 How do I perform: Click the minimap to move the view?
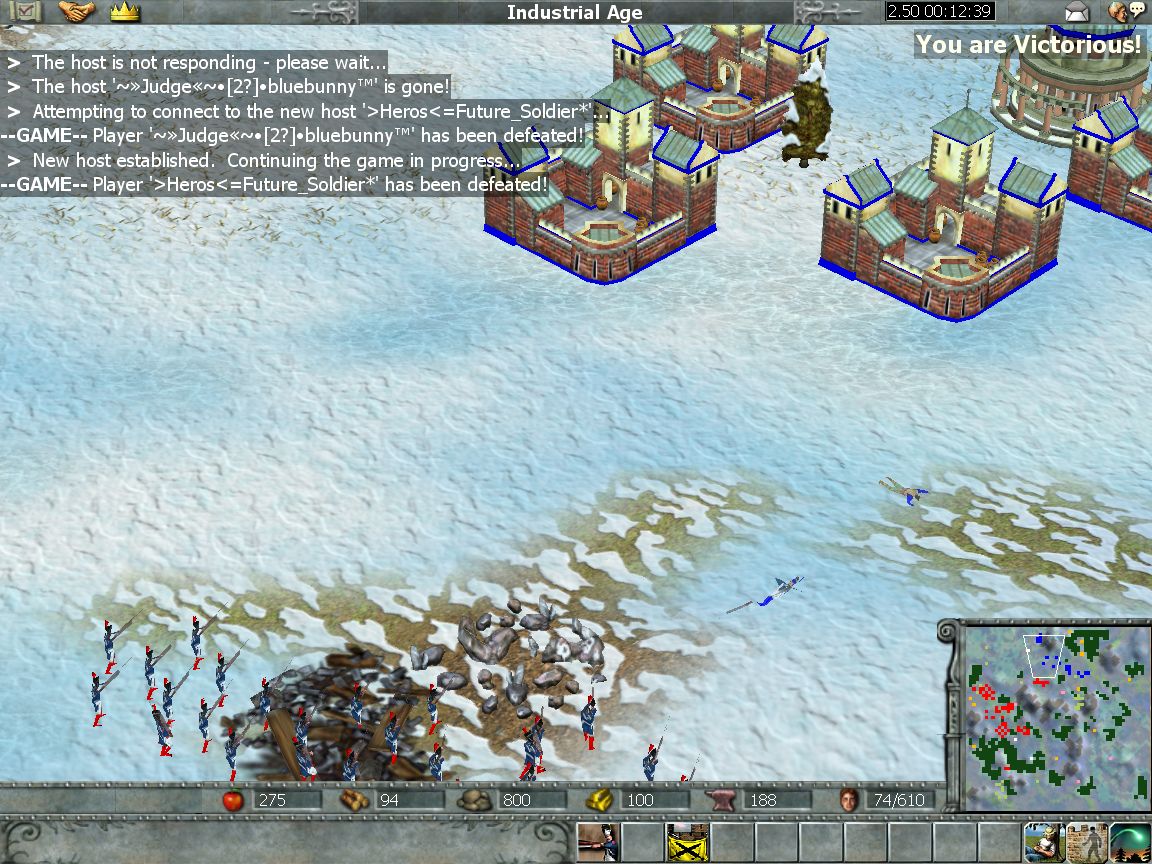click(1051, 714)
